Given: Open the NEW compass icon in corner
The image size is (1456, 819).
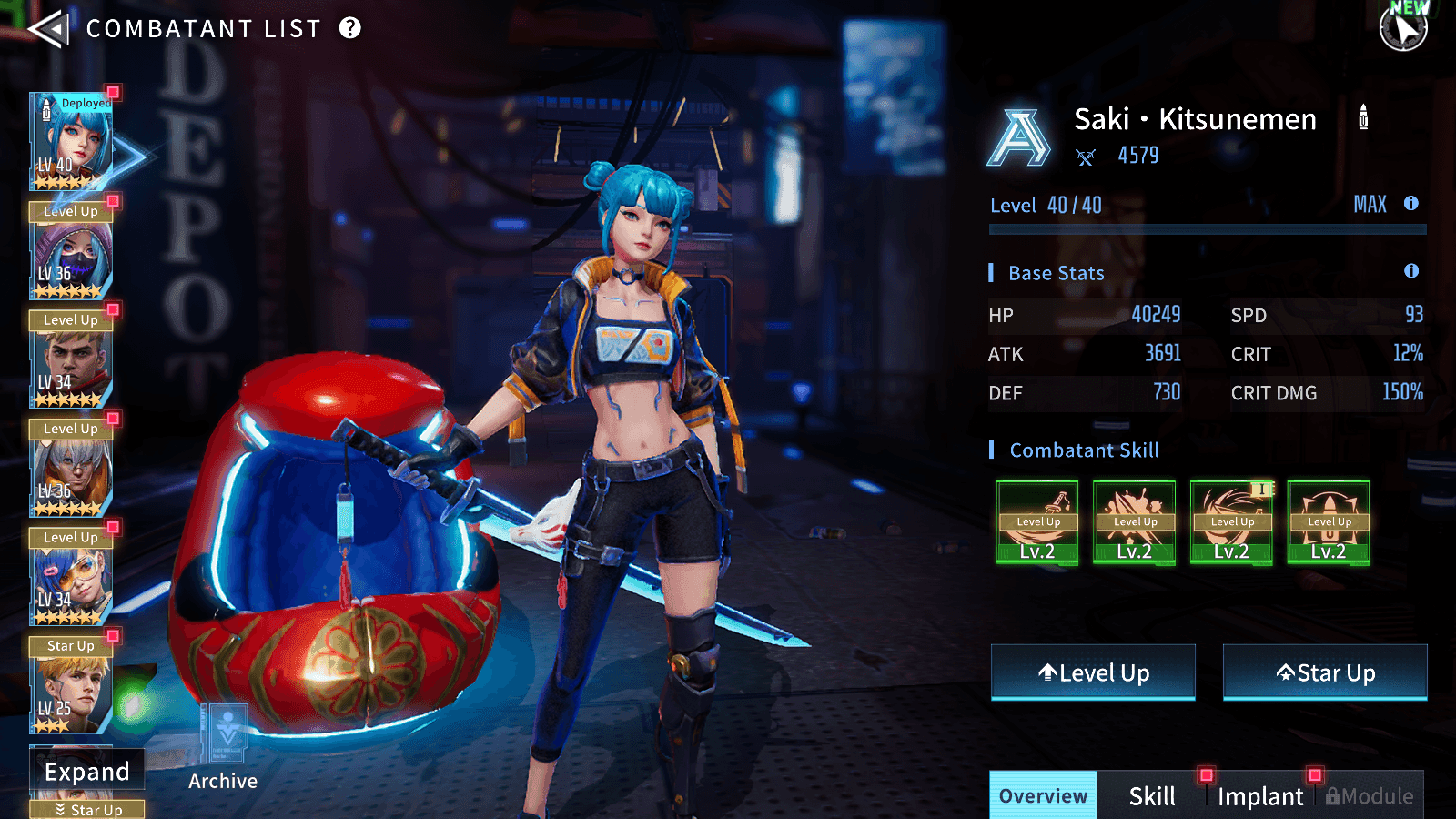Looking at the screenshot, I should tap(1403, 27).
